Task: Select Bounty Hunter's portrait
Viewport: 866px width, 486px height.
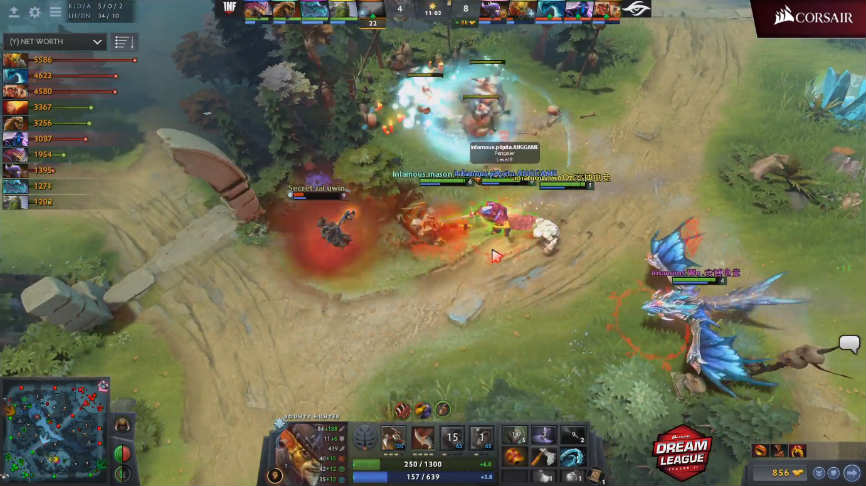Action: [299, 446]
